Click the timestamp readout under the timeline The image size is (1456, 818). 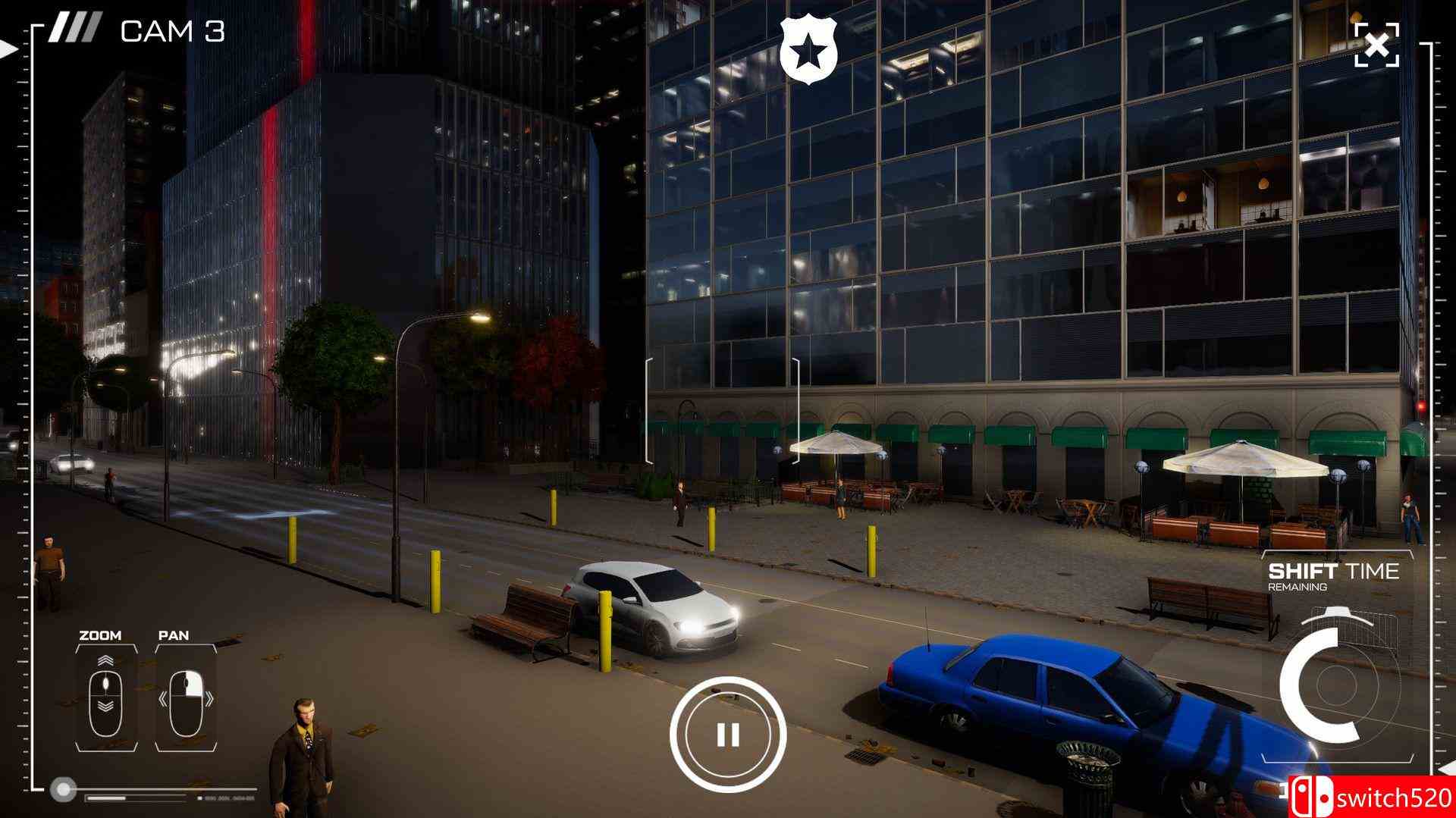[231, 798]
